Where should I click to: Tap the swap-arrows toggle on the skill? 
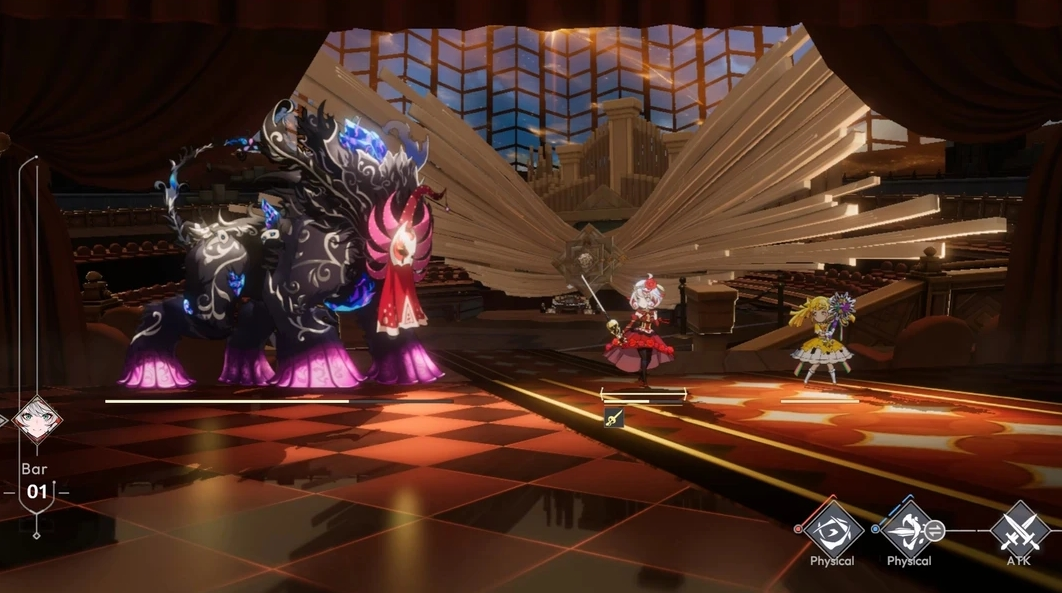934,531
